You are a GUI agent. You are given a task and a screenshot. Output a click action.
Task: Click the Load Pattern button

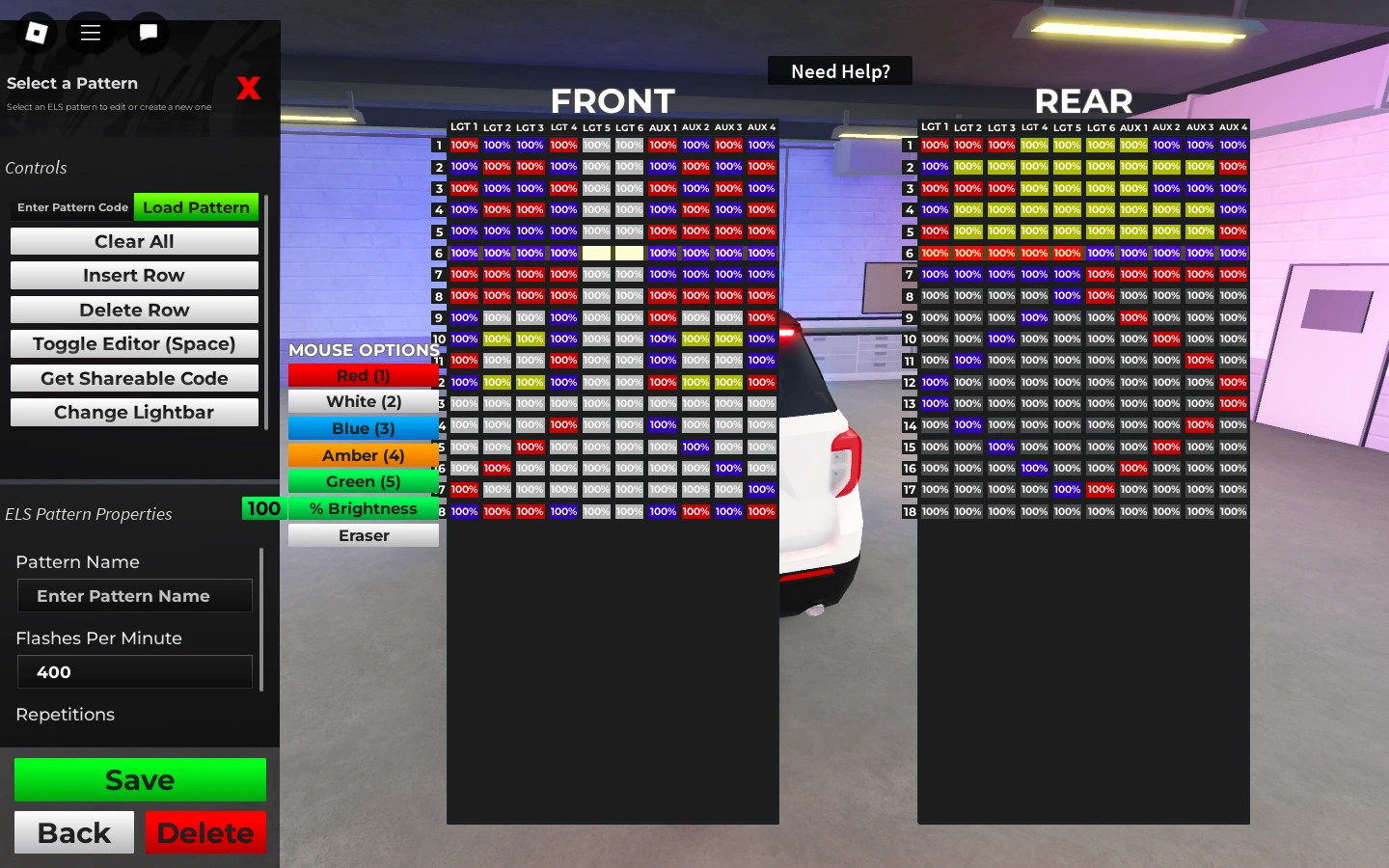196,206
